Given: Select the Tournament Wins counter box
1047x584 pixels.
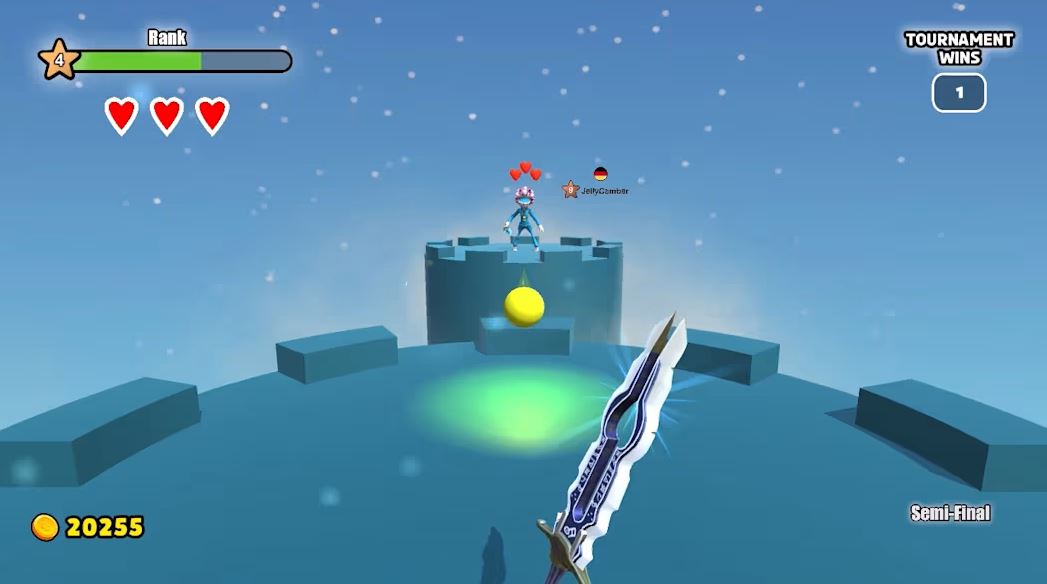Looking at the screenshot, I should (959, 93).
